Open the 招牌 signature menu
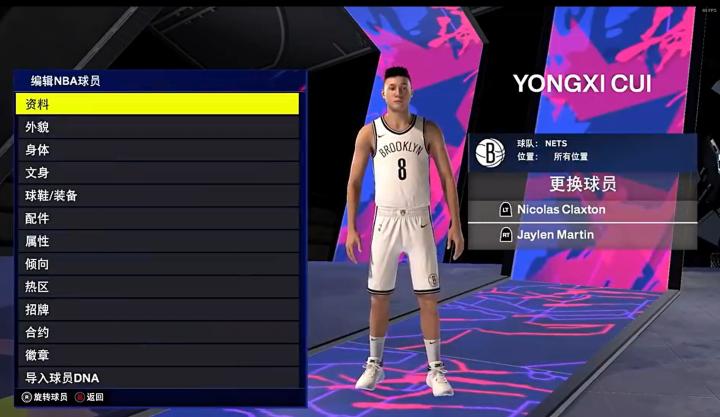The width and height of the screenshot is (720, 417). pos(157,310)
